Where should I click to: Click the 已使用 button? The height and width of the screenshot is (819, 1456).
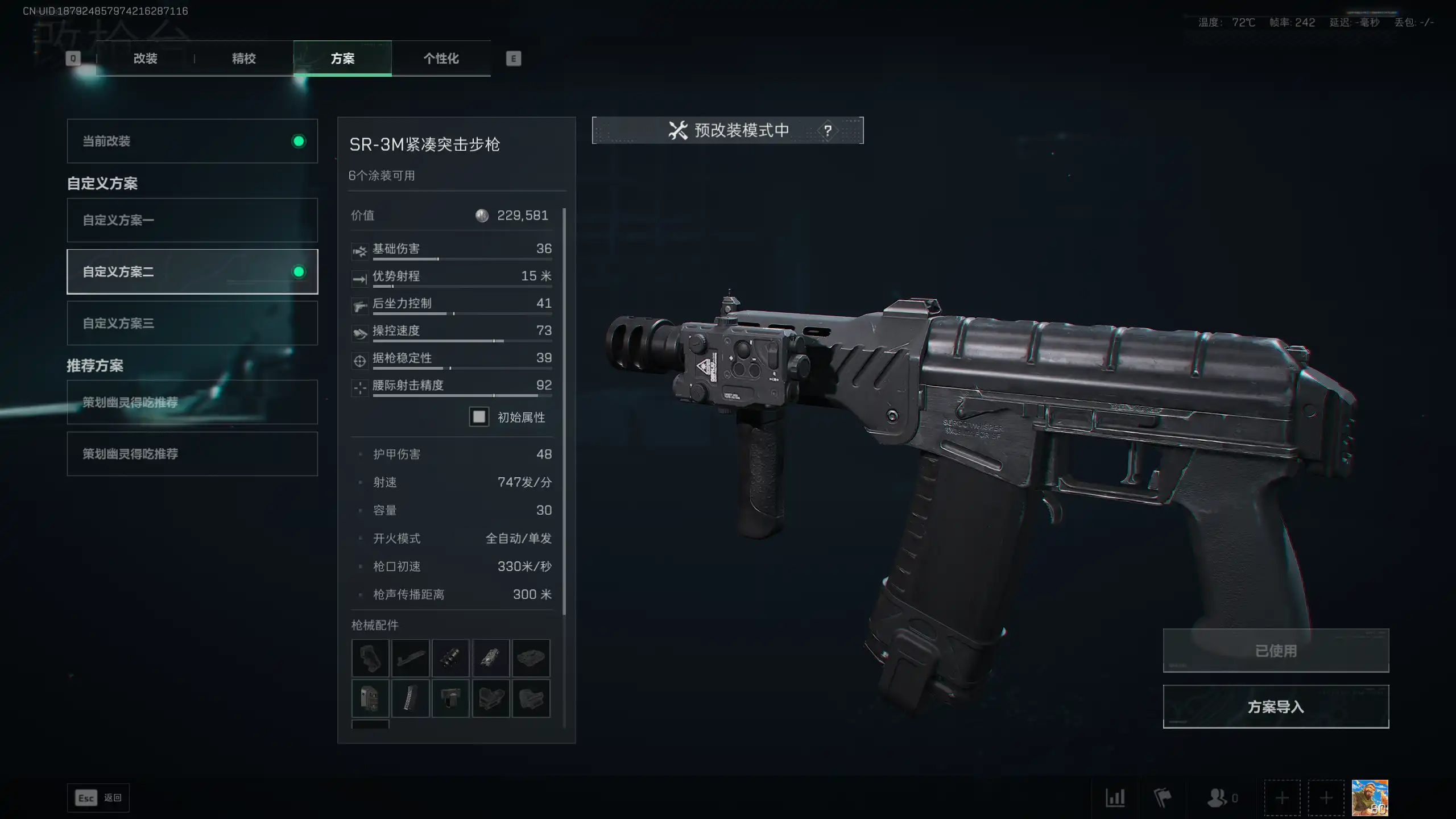point(1276,651)
